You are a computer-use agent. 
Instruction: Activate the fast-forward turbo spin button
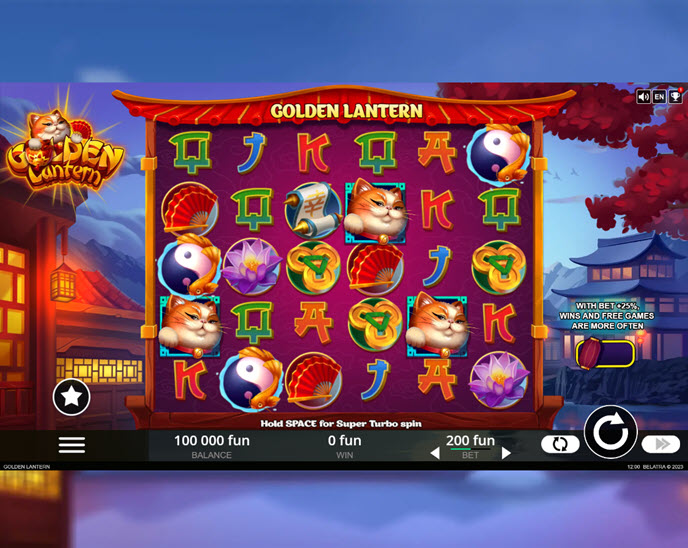point(660,444)
